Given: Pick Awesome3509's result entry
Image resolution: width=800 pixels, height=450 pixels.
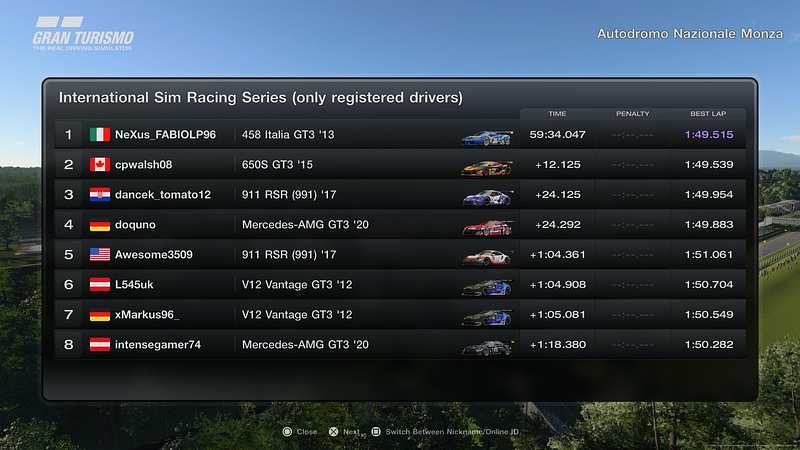Looking at the screenshot, I should [400, 255].
